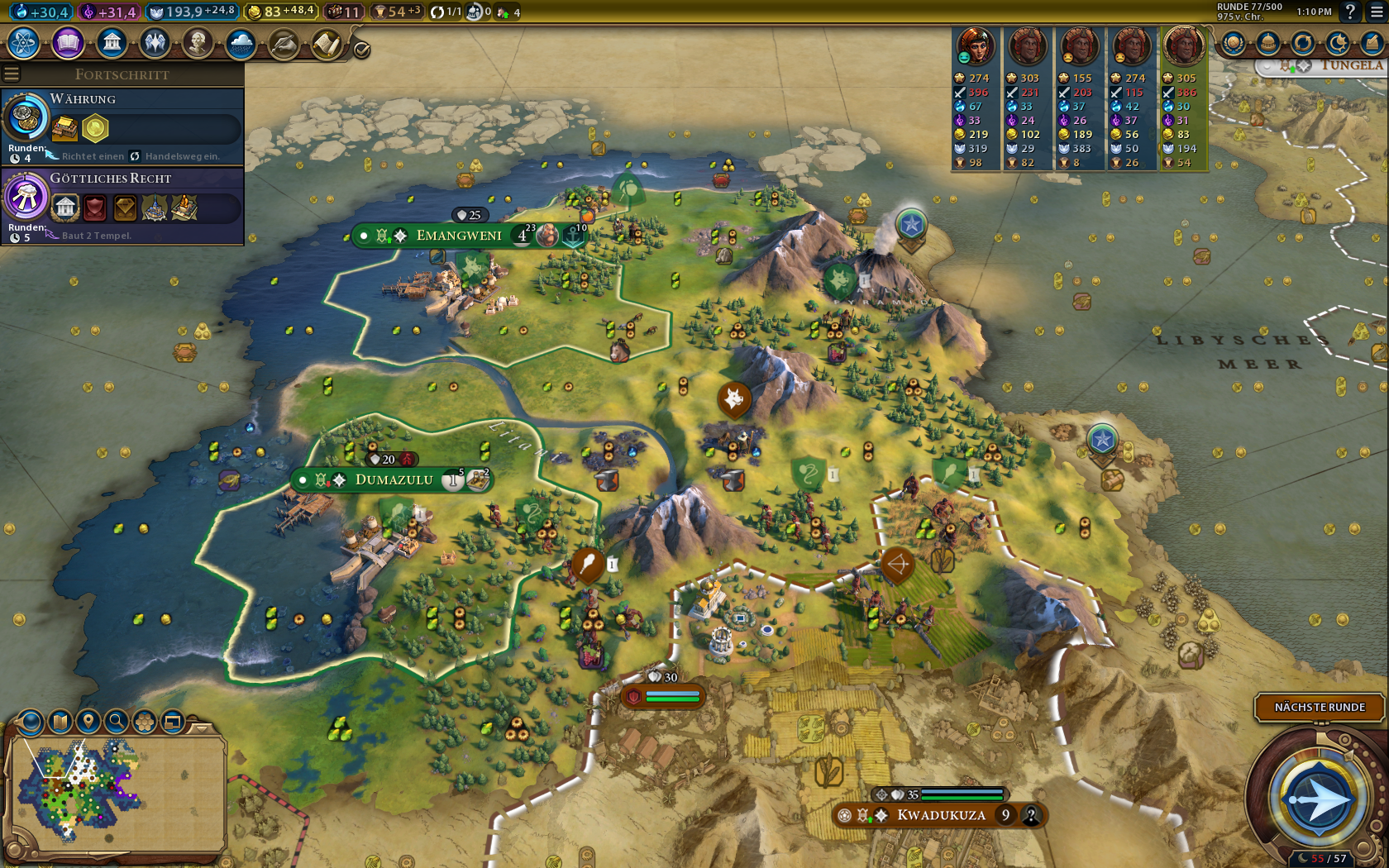
Task: Open the Emangweni city banner
Action: tap(459, 236)
